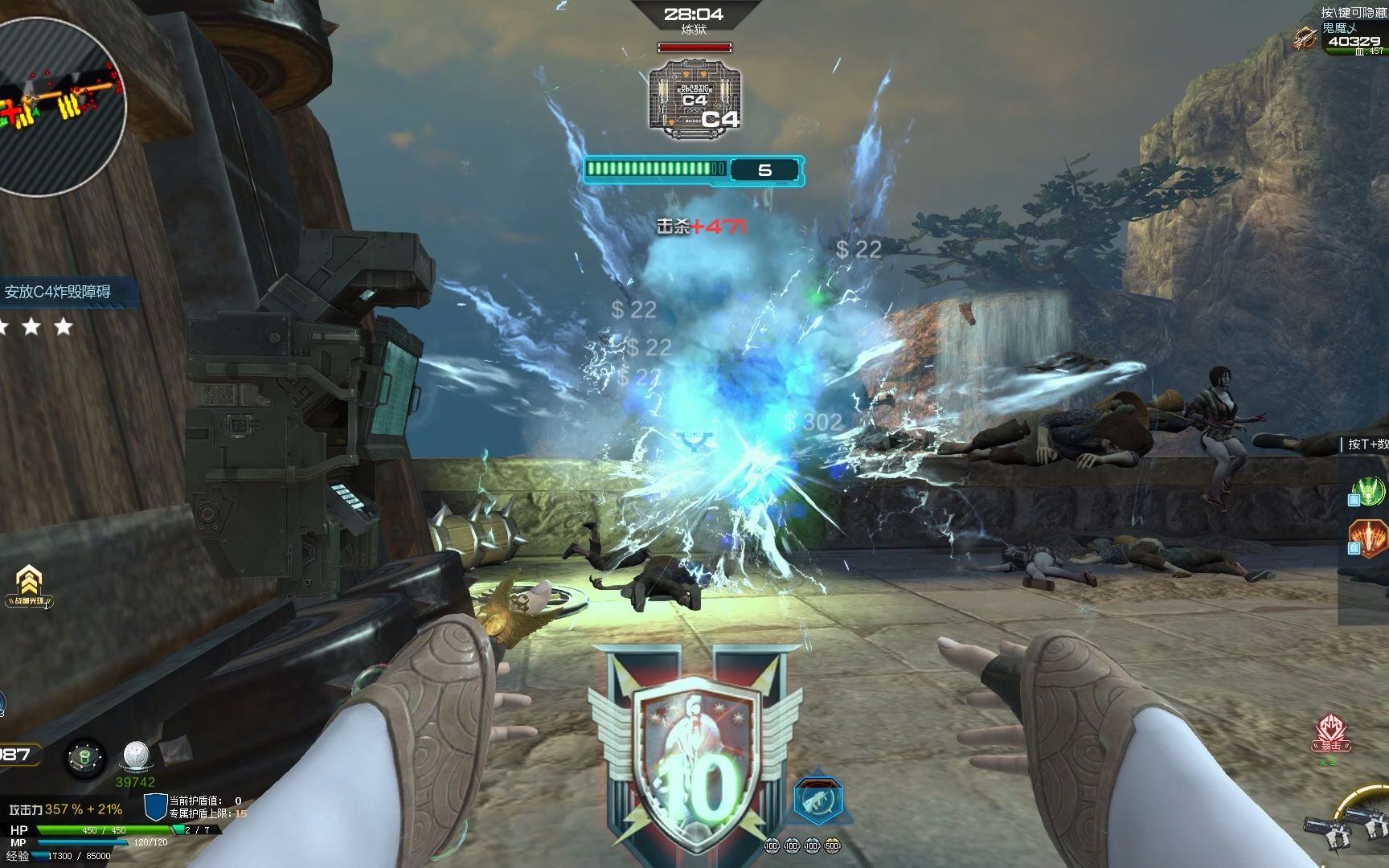Select the dual pistols weapon slot
This screenshot has height=868, width=1389.
point(1348,829)
